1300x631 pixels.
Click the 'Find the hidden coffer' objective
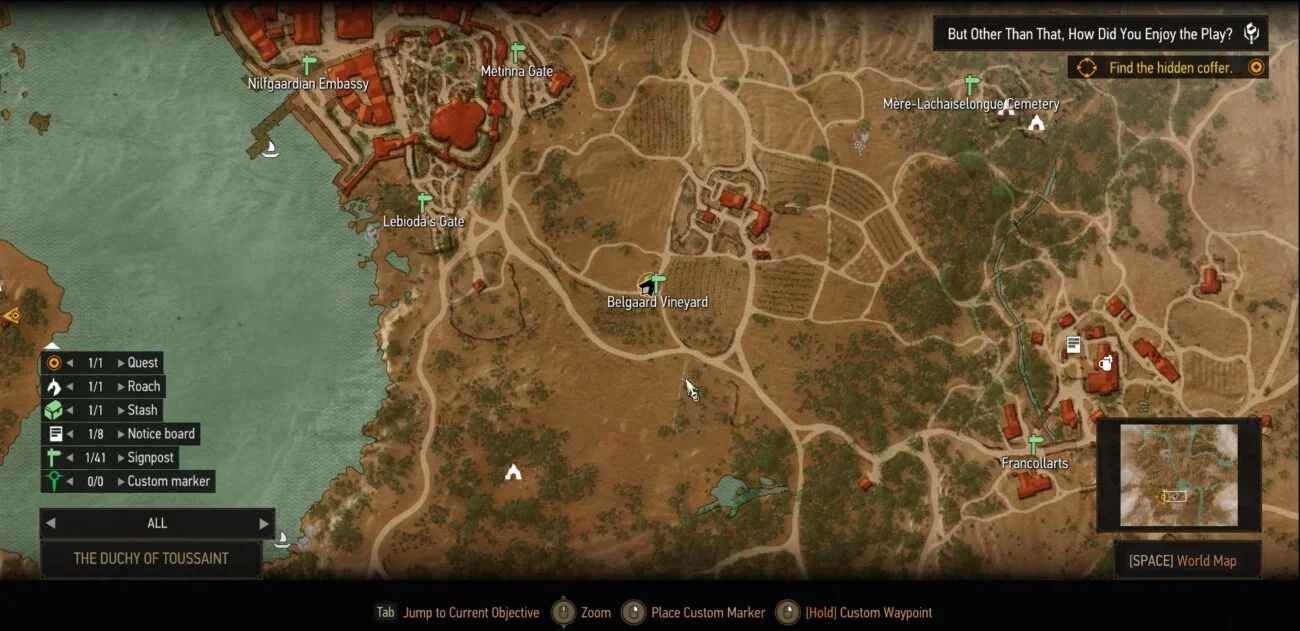pos(1171,68)
